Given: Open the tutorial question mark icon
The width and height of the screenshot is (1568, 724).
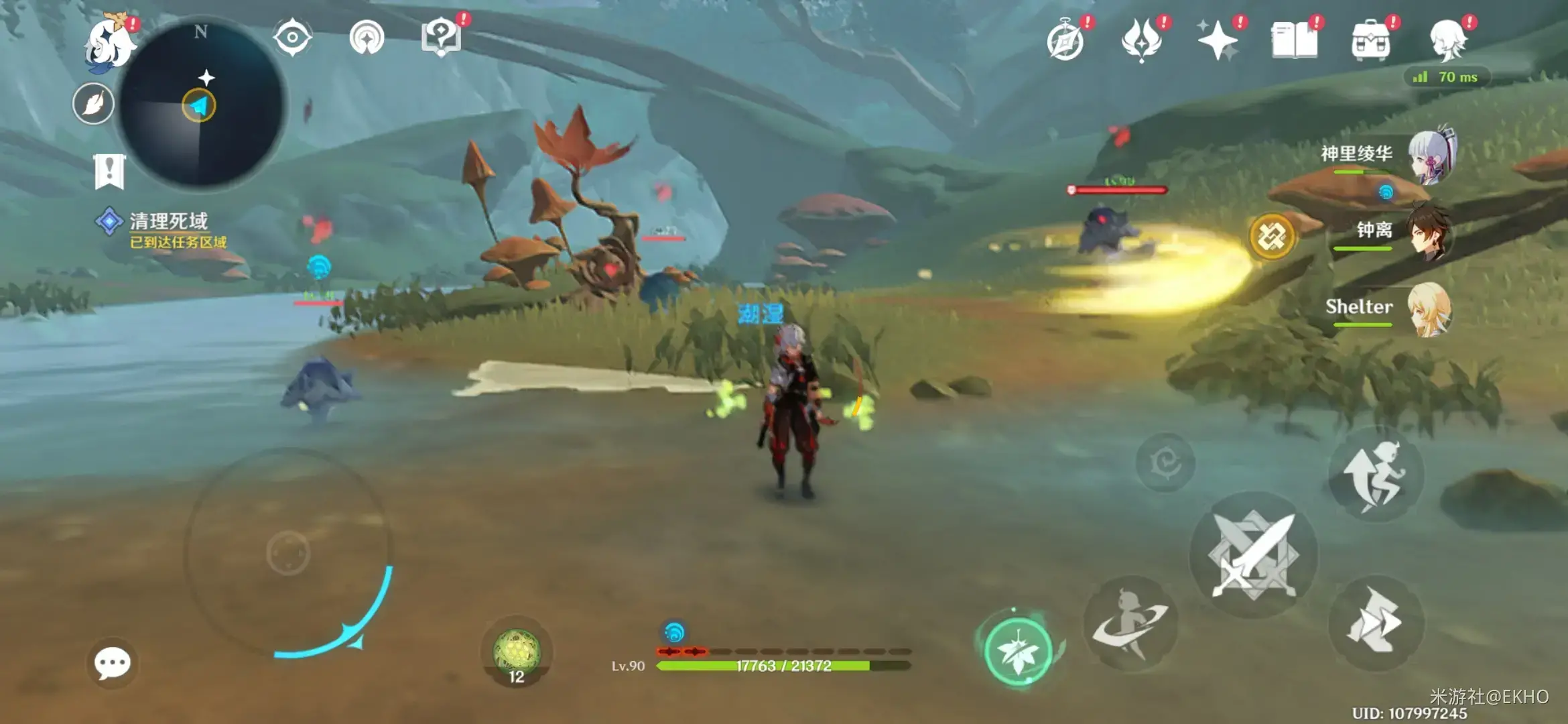Looking at the screenshot, I should 441,37.
